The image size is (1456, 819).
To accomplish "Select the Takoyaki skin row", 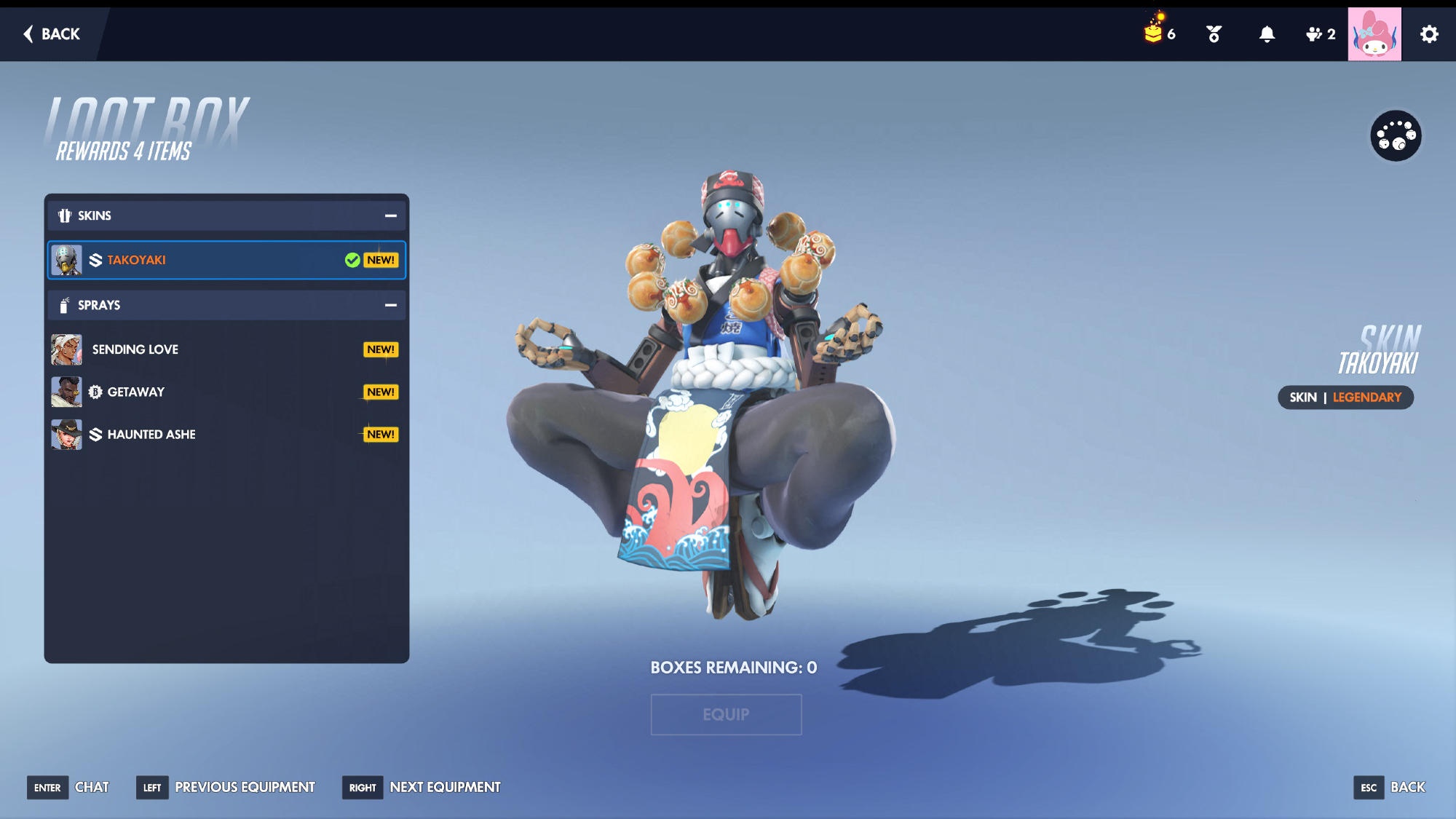I will click(226, 260).
